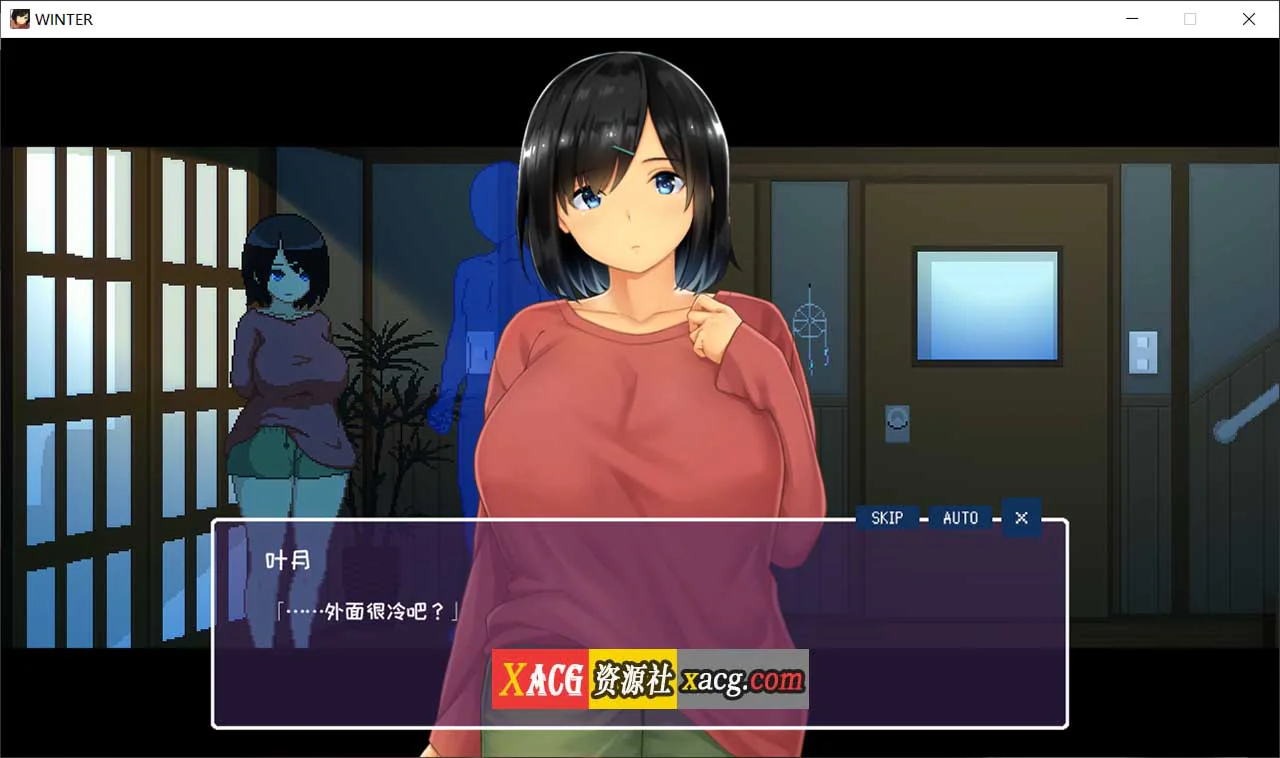Click the doorbell intercom panel on the door

pos(899,422)
